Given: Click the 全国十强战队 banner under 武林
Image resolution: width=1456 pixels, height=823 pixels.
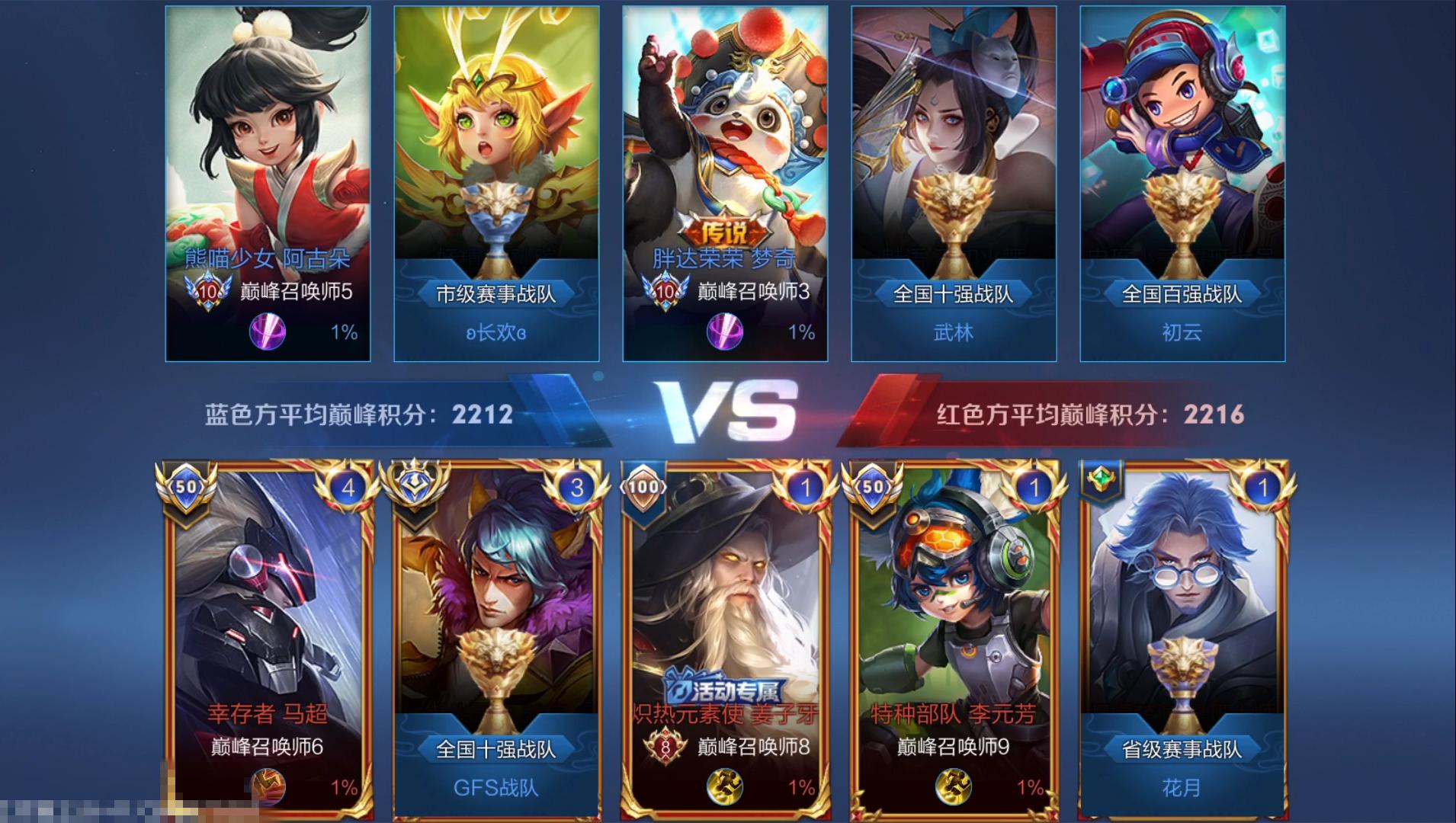Looking at the screenshot, I should coord(953,293).
